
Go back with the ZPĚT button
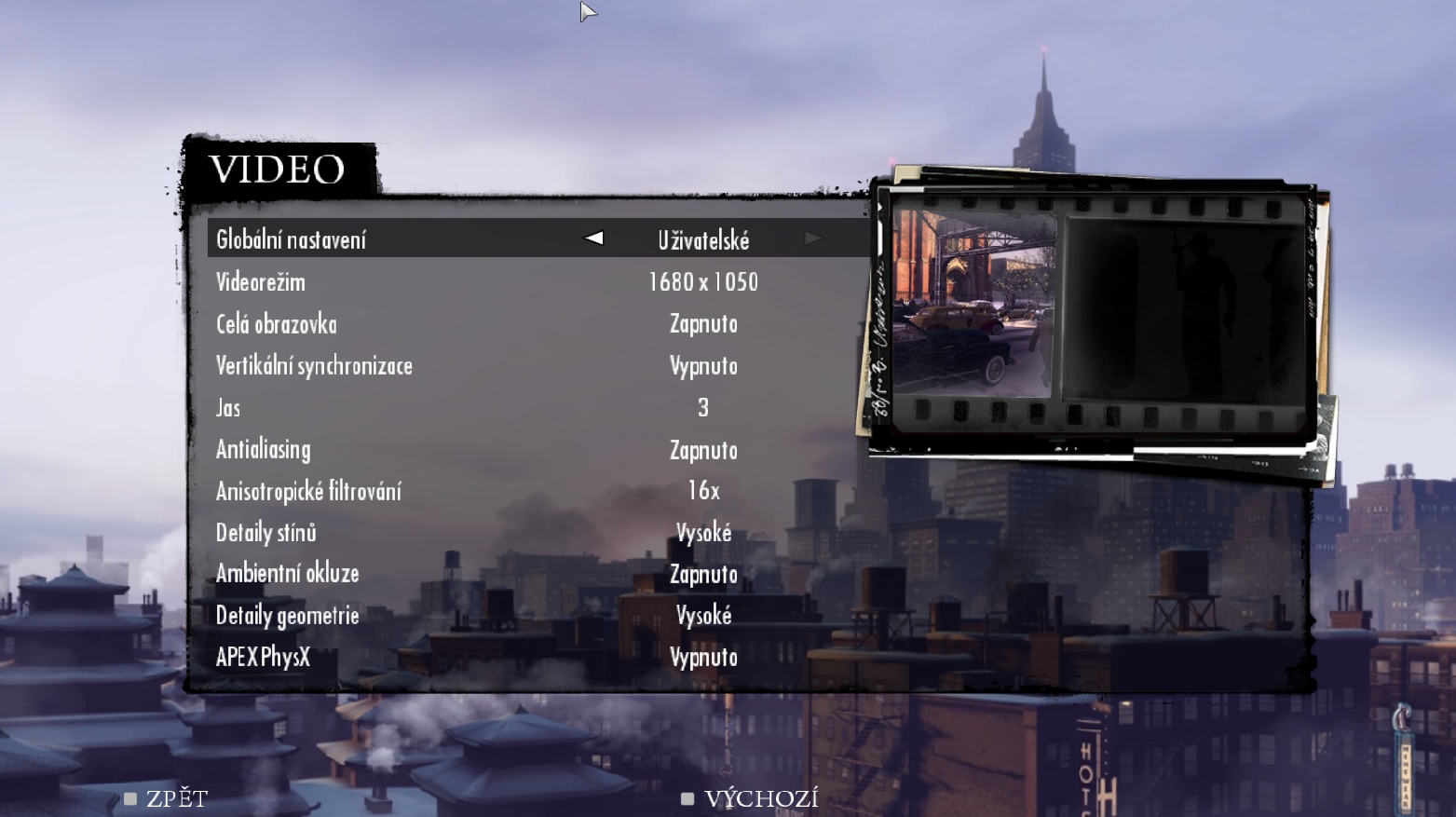167,798
